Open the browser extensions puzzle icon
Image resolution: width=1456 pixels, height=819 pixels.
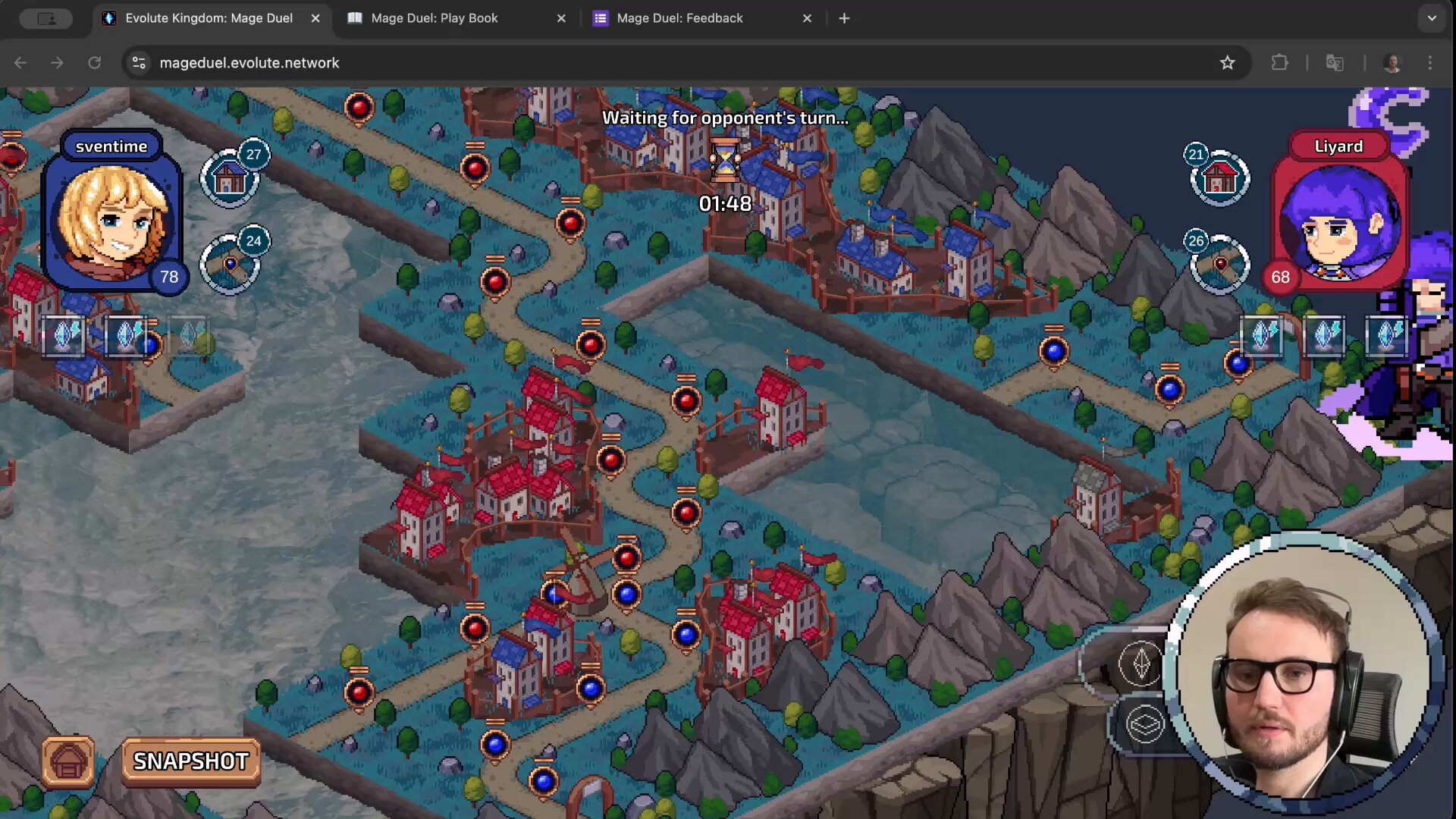click(x=1279, y=62)
